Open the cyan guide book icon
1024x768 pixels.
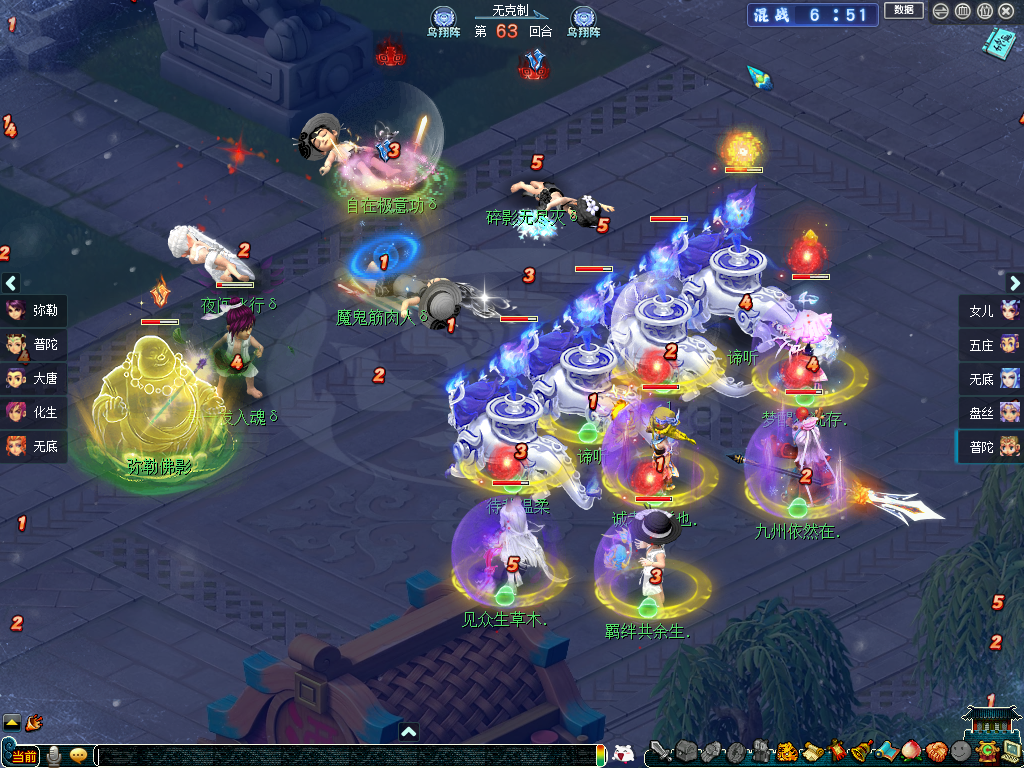click(996, 42)
